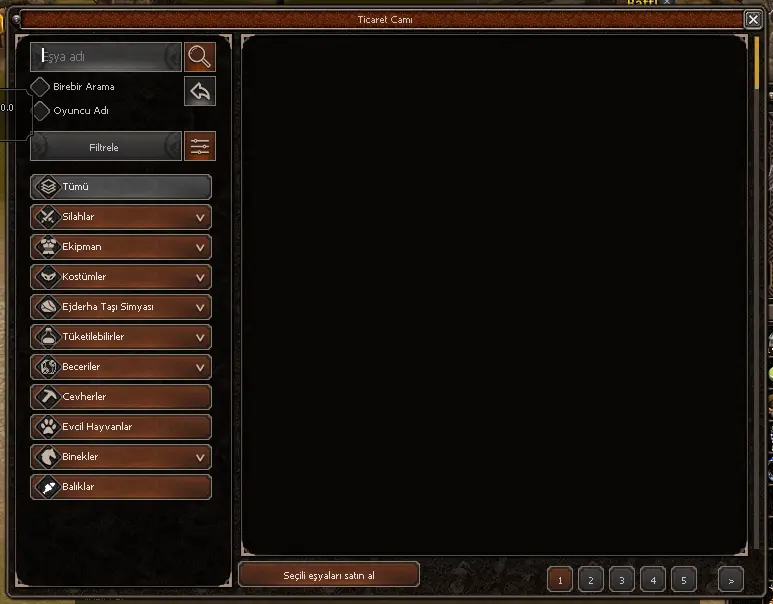This screenshot has height=604, width=773.
Task: Choose the Cevherler category
Action: (x=121, y=397)
